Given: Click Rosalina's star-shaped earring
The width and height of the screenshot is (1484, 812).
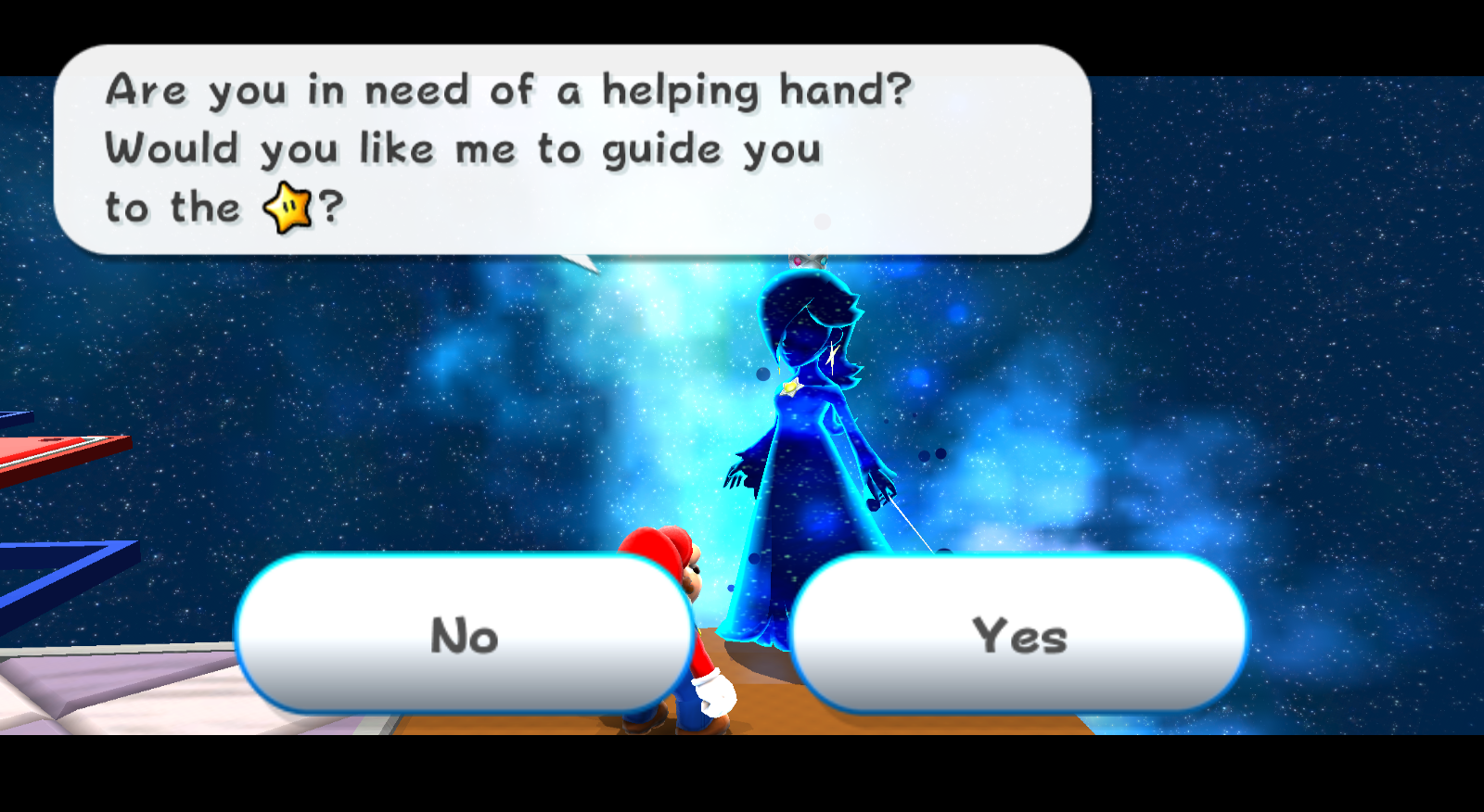Looking at the screenshot, I should coord(833,356).
